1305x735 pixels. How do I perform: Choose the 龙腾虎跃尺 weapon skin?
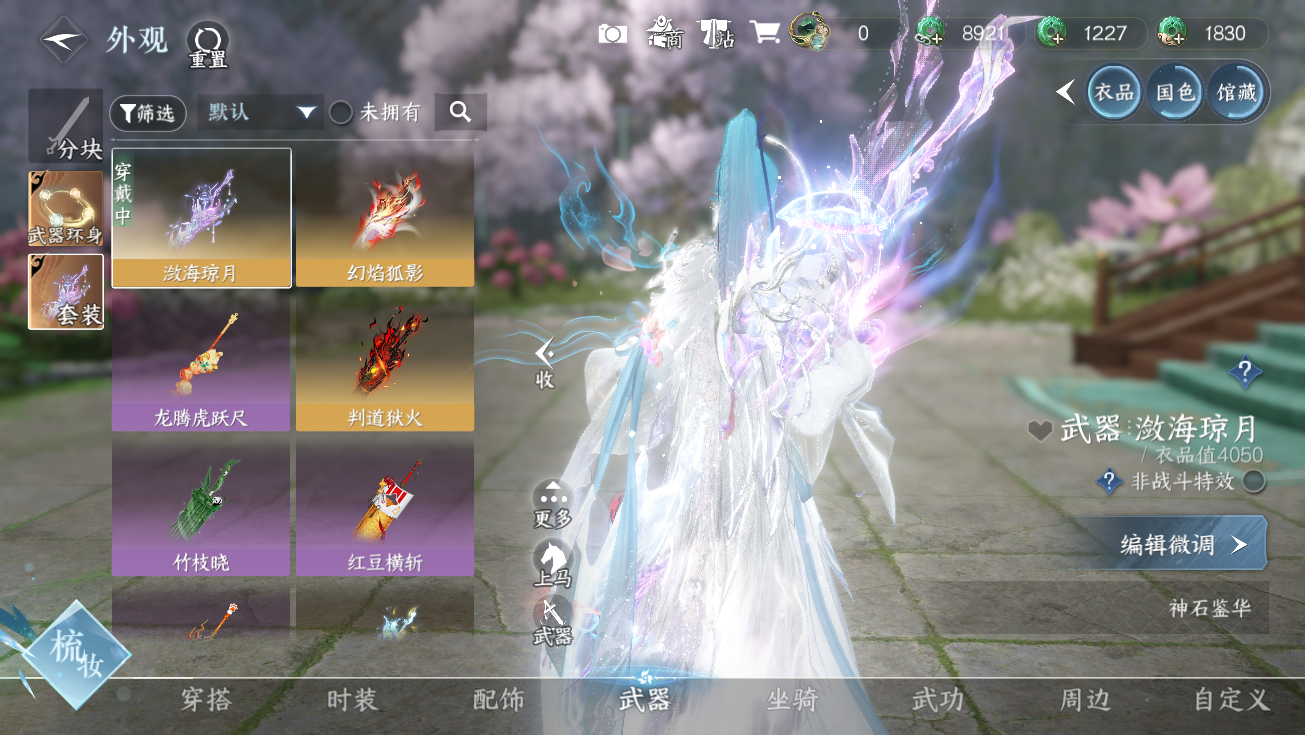pos(201,363)
